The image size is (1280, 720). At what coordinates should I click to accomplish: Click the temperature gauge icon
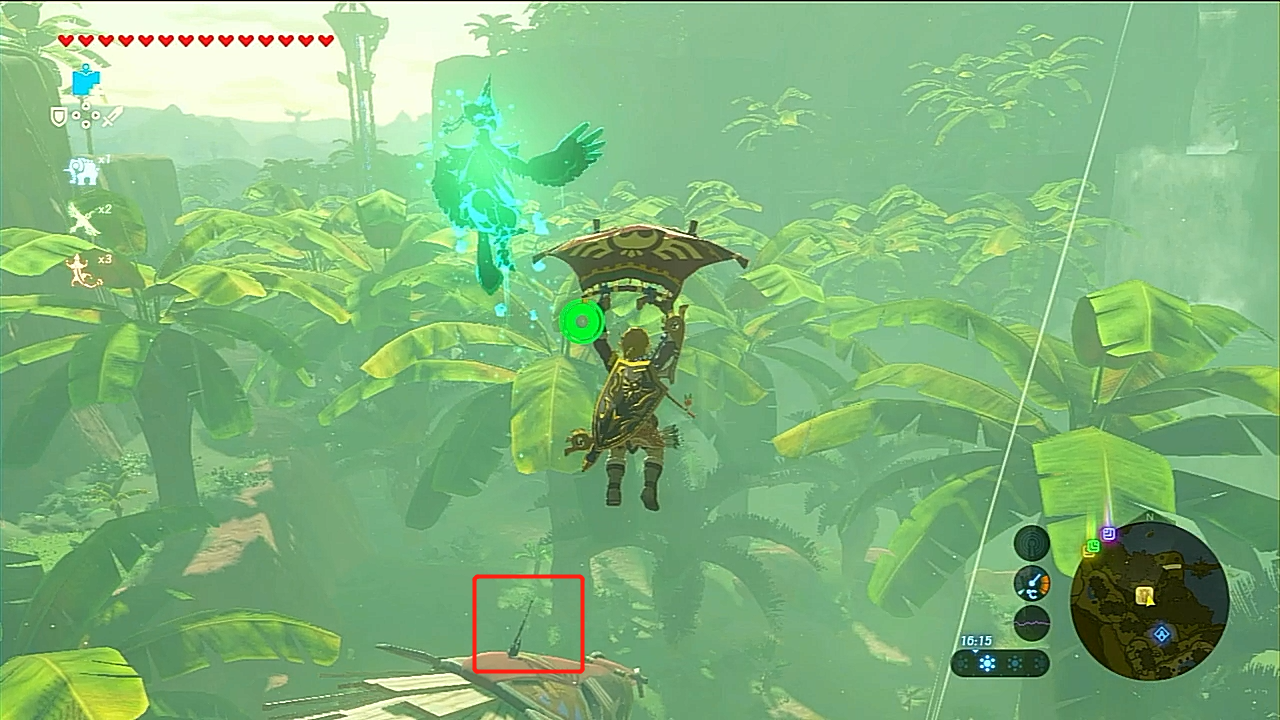coord(1032,583)
